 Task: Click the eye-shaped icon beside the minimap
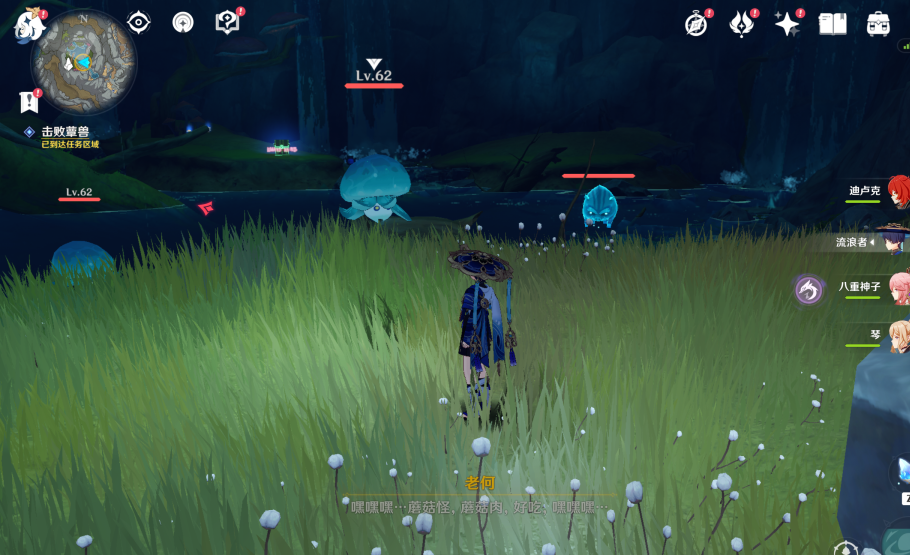click(138, 22)
